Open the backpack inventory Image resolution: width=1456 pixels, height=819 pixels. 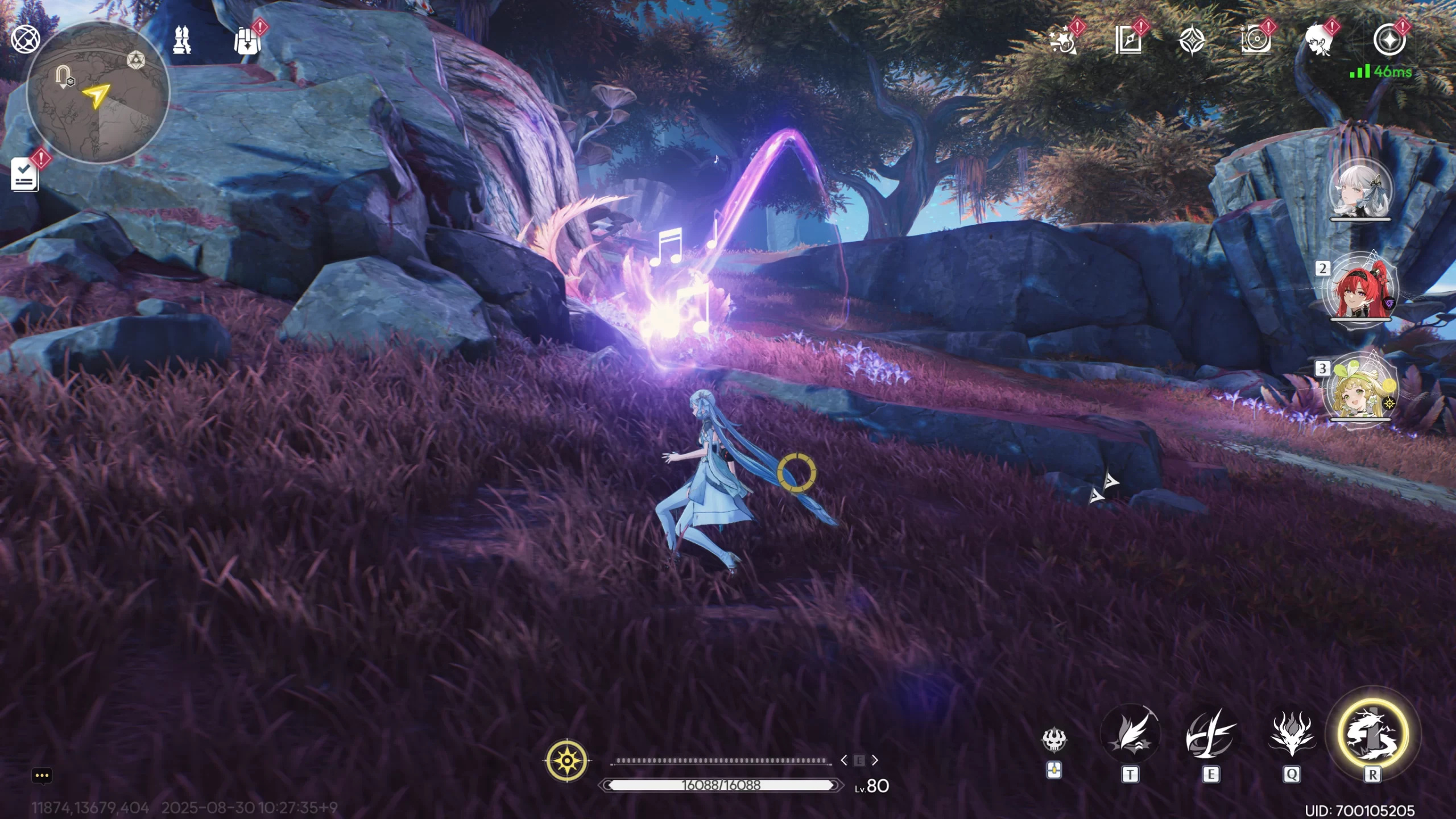[x=247, y=41]
